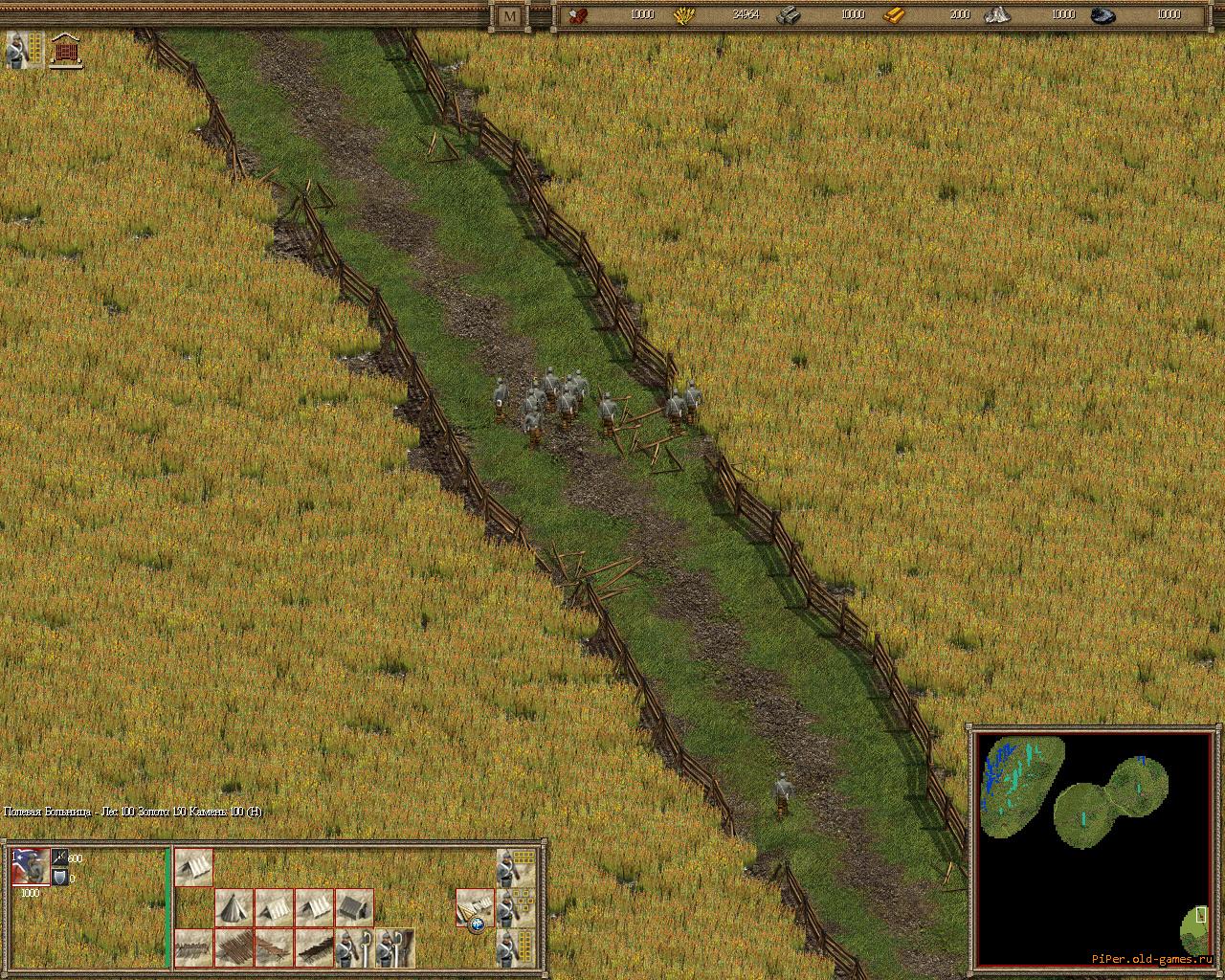Set the horizontal line formation

point(515,868)
